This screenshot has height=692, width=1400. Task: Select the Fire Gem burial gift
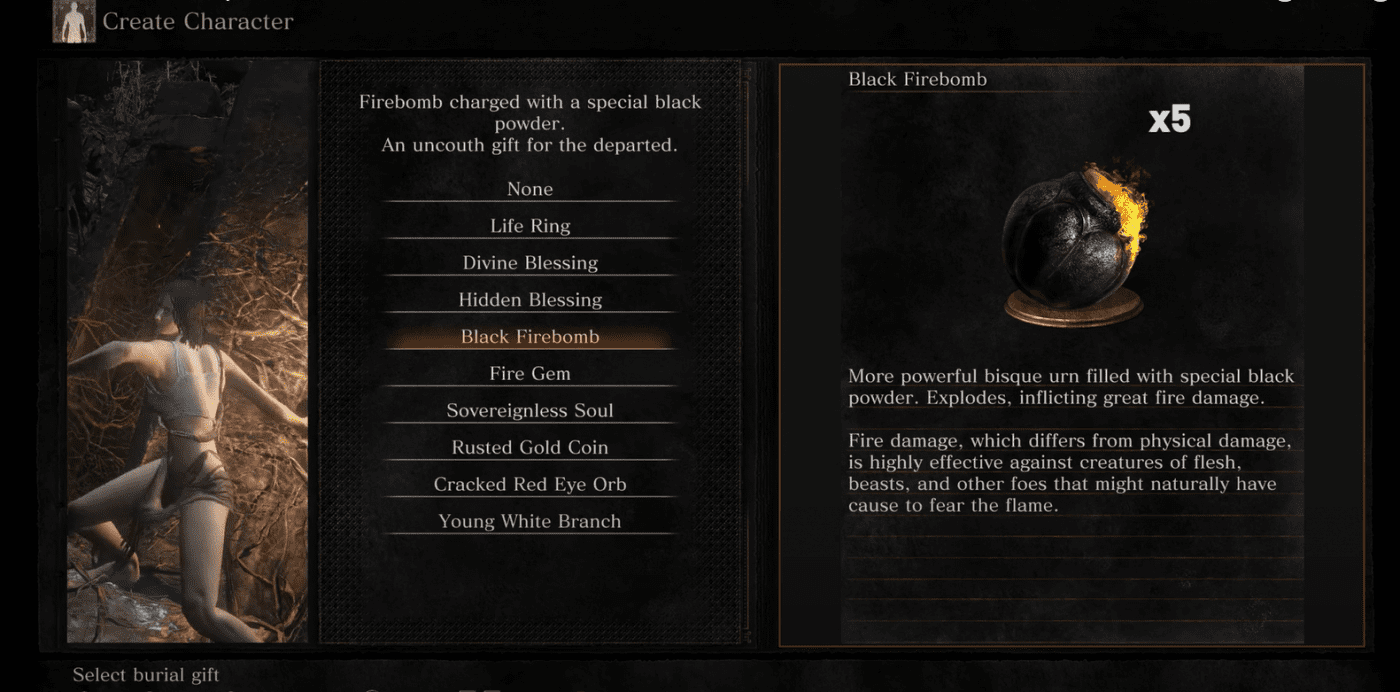tap(530, 374)
